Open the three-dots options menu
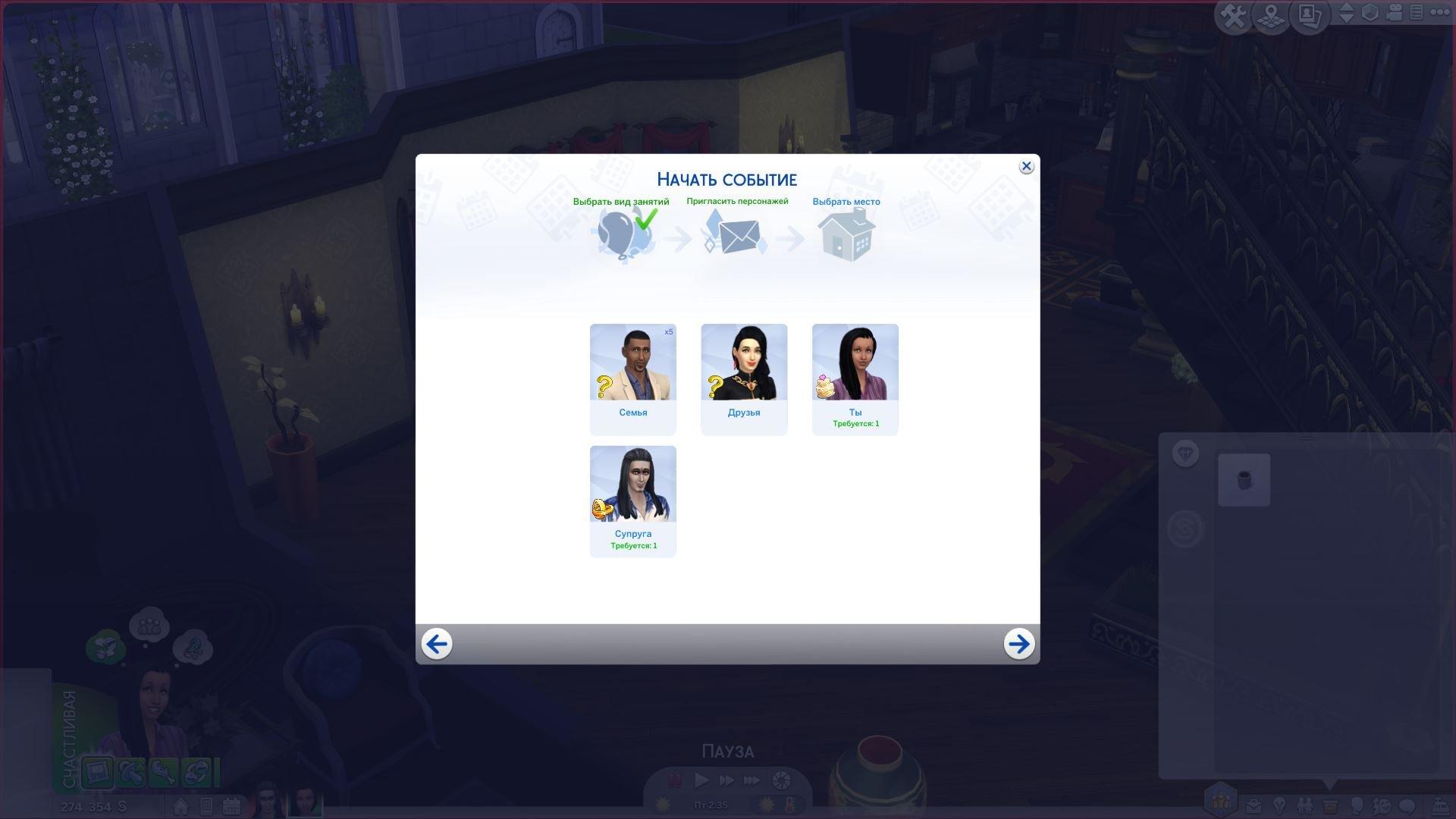Screen dimensions: 1456x819 pyautogui.click(x=1439, y=12)
